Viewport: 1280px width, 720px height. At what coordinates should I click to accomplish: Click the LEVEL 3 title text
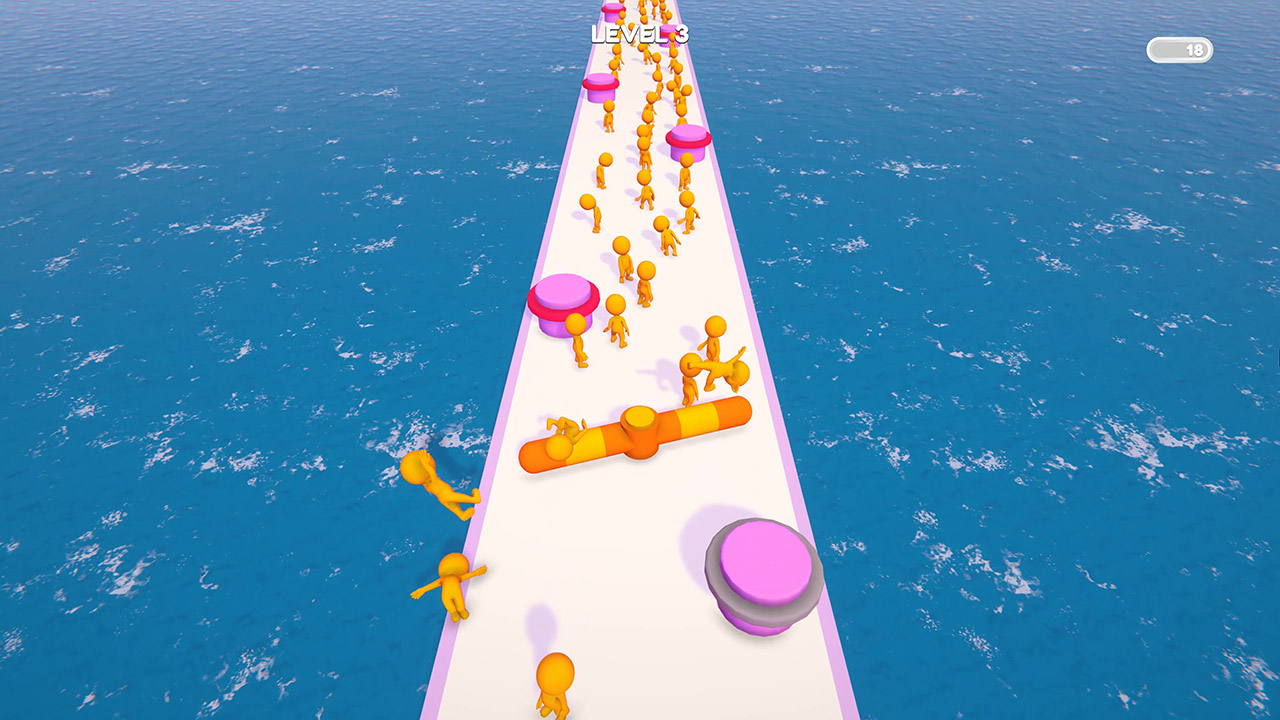click(640, 33)
